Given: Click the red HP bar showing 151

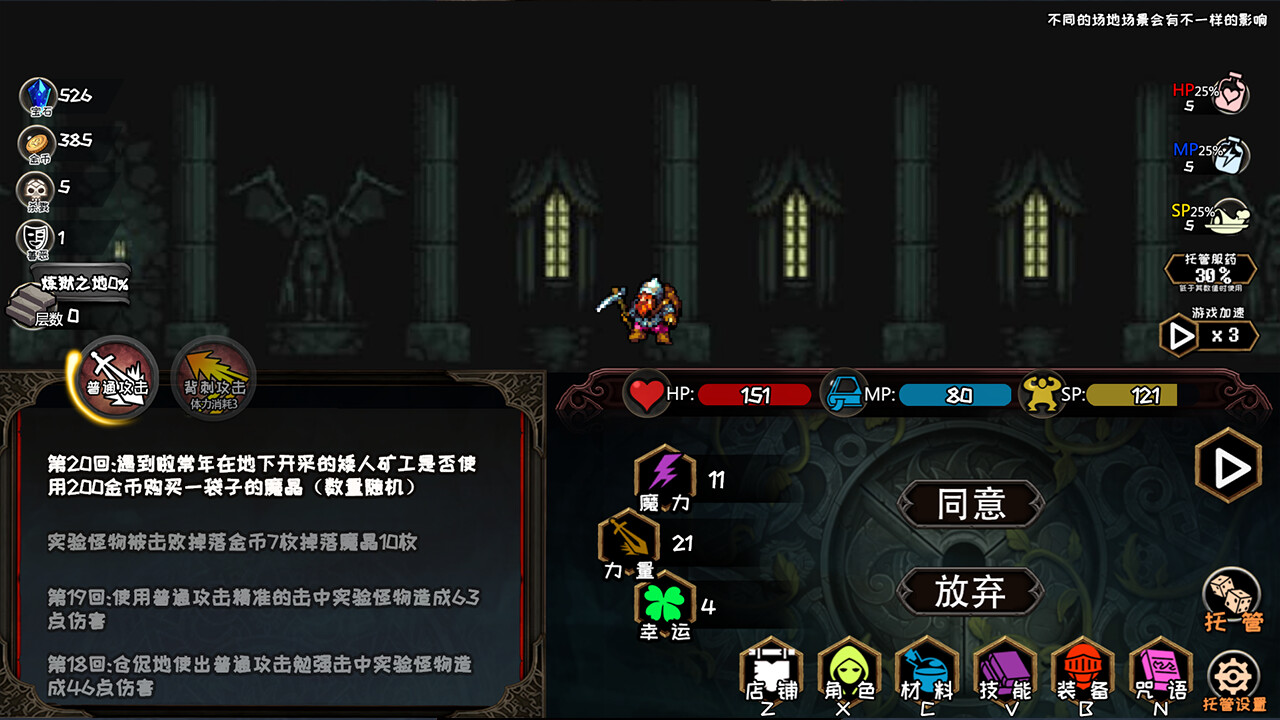Looking at the screenshot, I should tap(755, 394).
